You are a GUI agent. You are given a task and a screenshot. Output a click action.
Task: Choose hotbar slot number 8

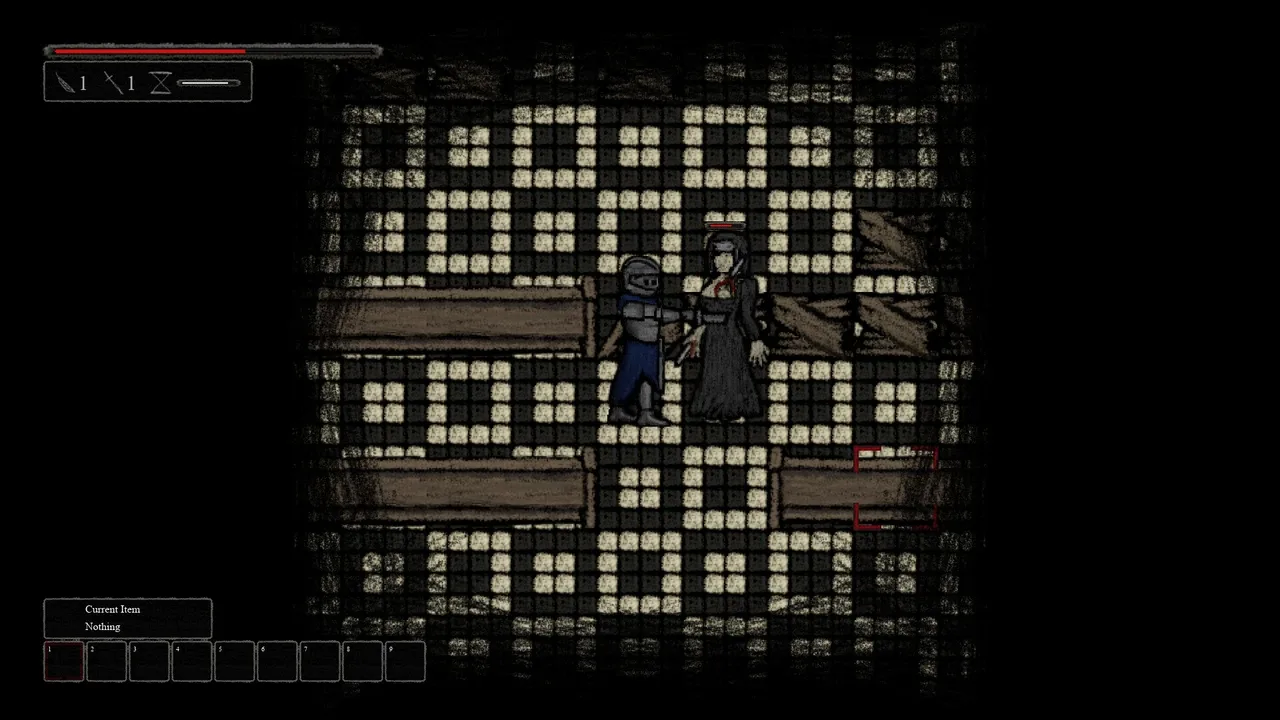(363, 662)
